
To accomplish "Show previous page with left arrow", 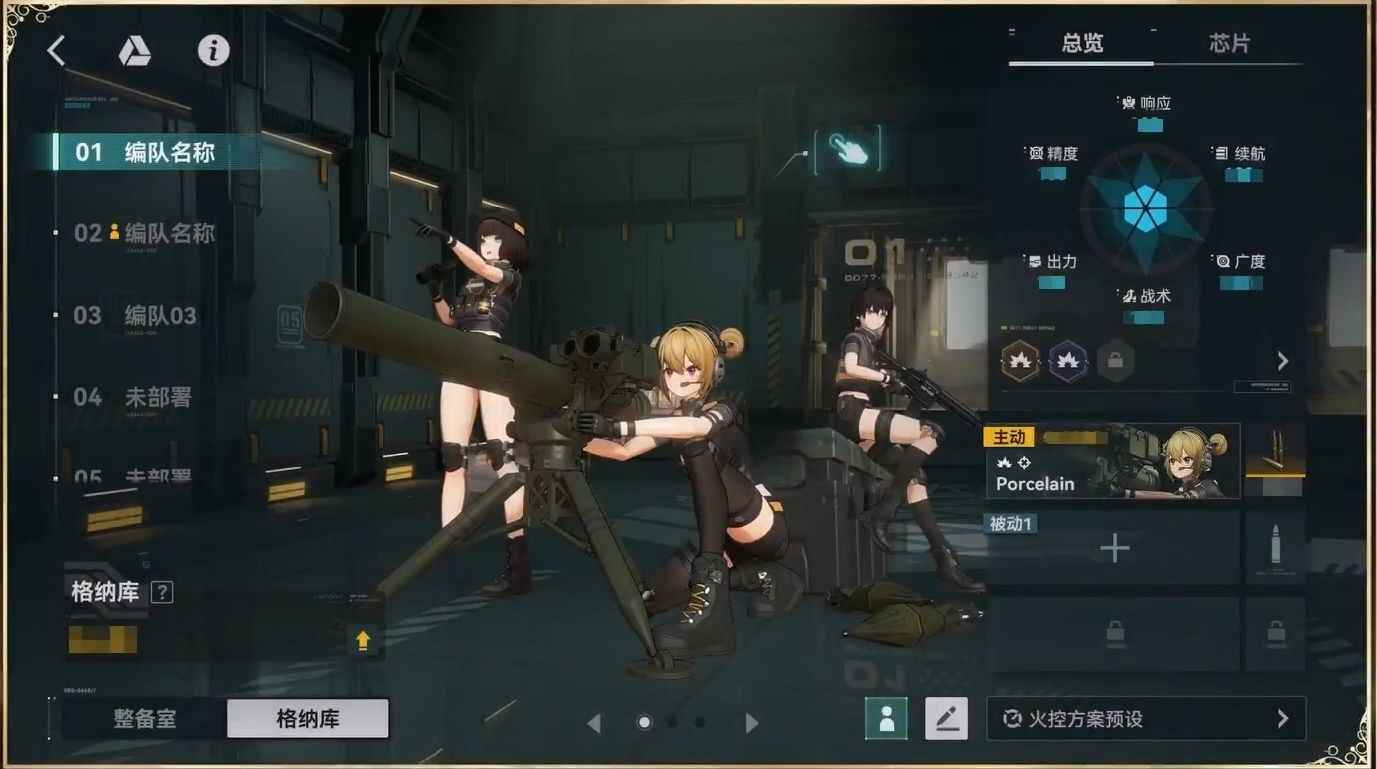I will coord(594,723).
